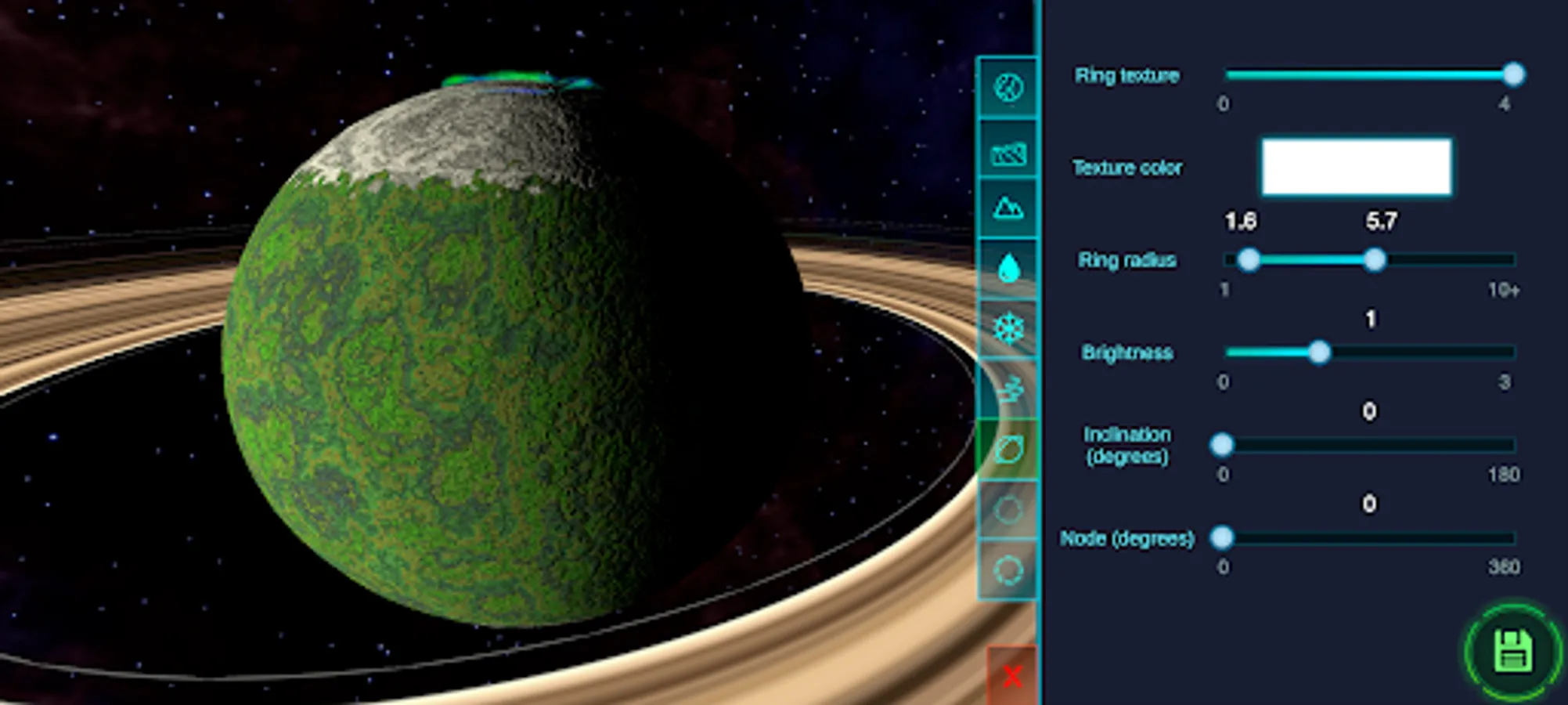Select the left Ring radius handle at 1.6

coord(1250,261)
